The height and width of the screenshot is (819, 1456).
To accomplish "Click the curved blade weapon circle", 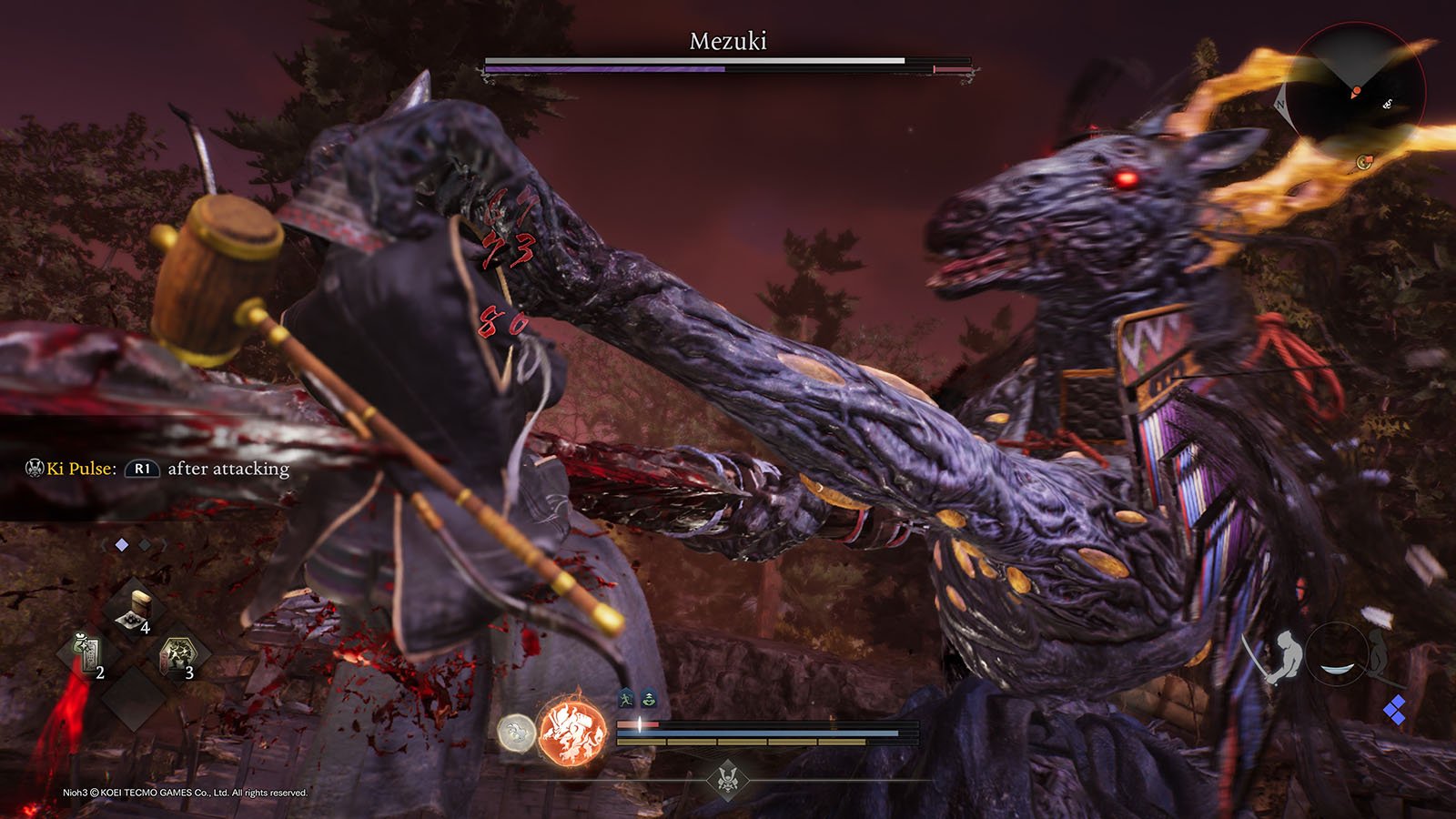I will click(1336, 654).
